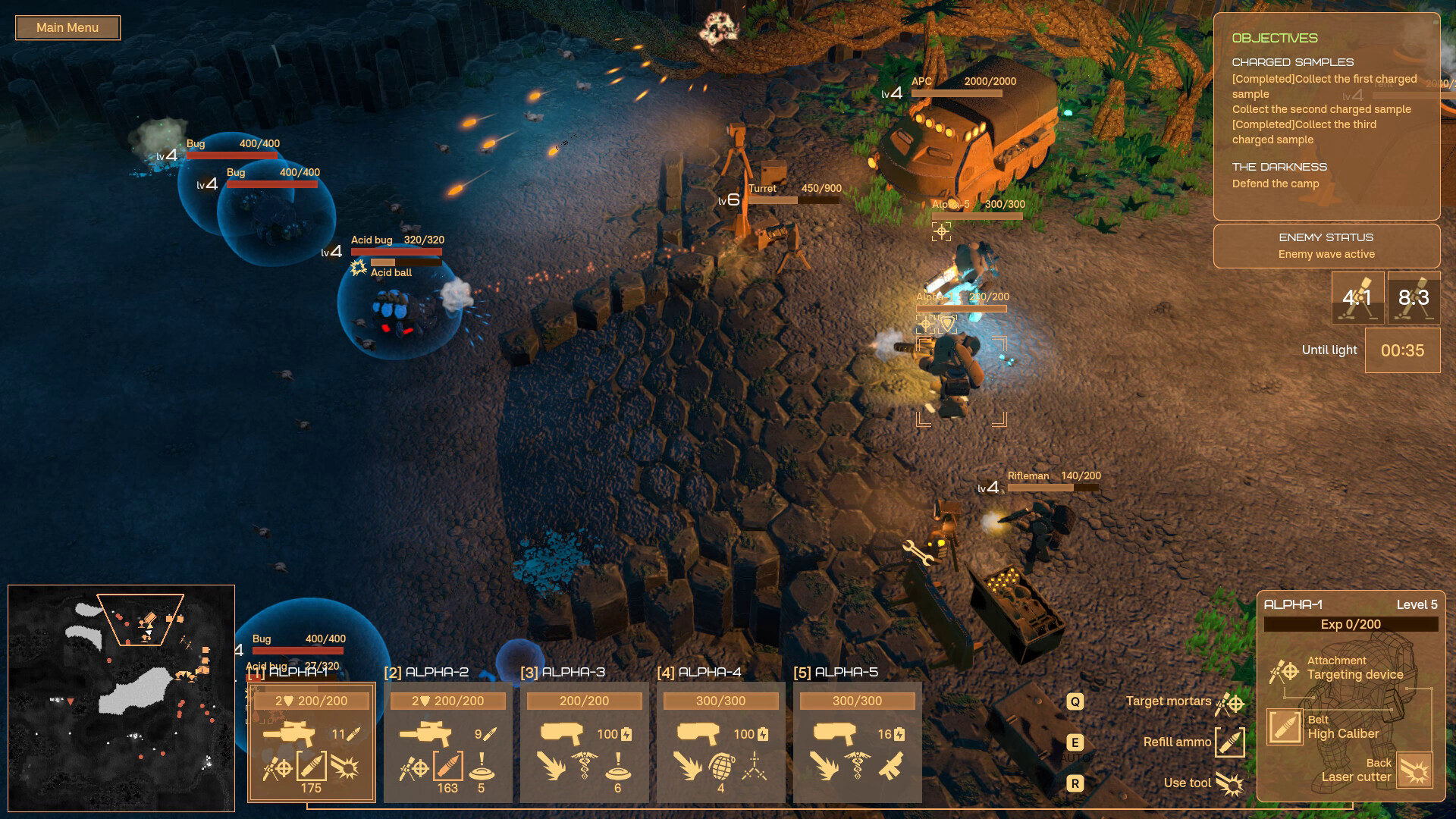The height and width of the screenshot is (819, 1456).
Task: Select the High Caliber belt slot
Action: (1285, 726)
